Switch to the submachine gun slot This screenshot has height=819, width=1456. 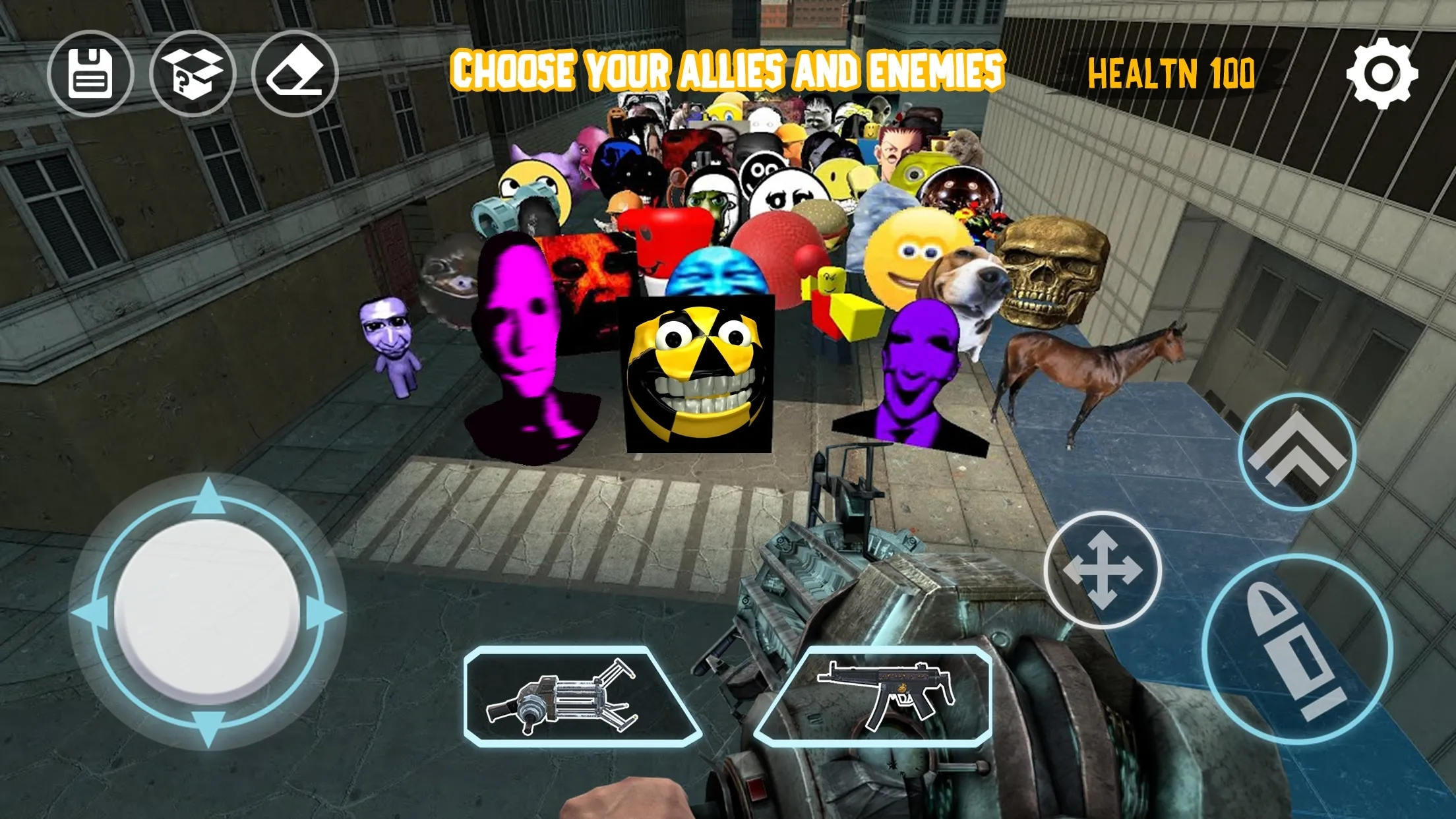click(x=873, y=696)
